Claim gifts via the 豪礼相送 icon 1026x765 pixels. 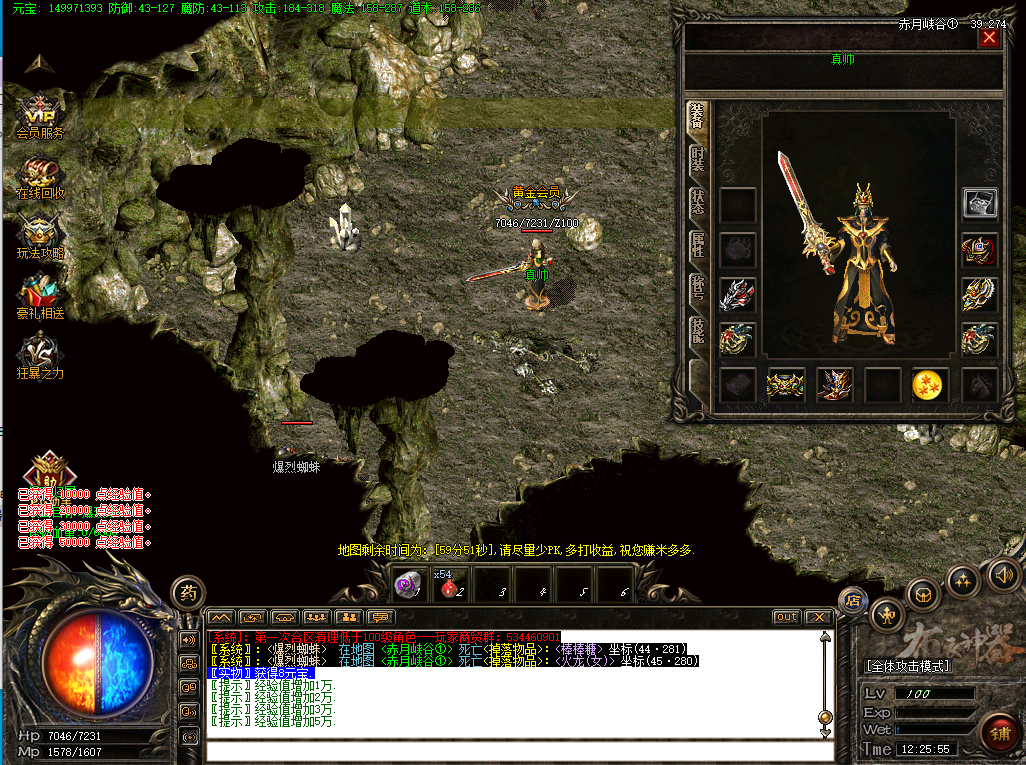click(x=40, y=296)
